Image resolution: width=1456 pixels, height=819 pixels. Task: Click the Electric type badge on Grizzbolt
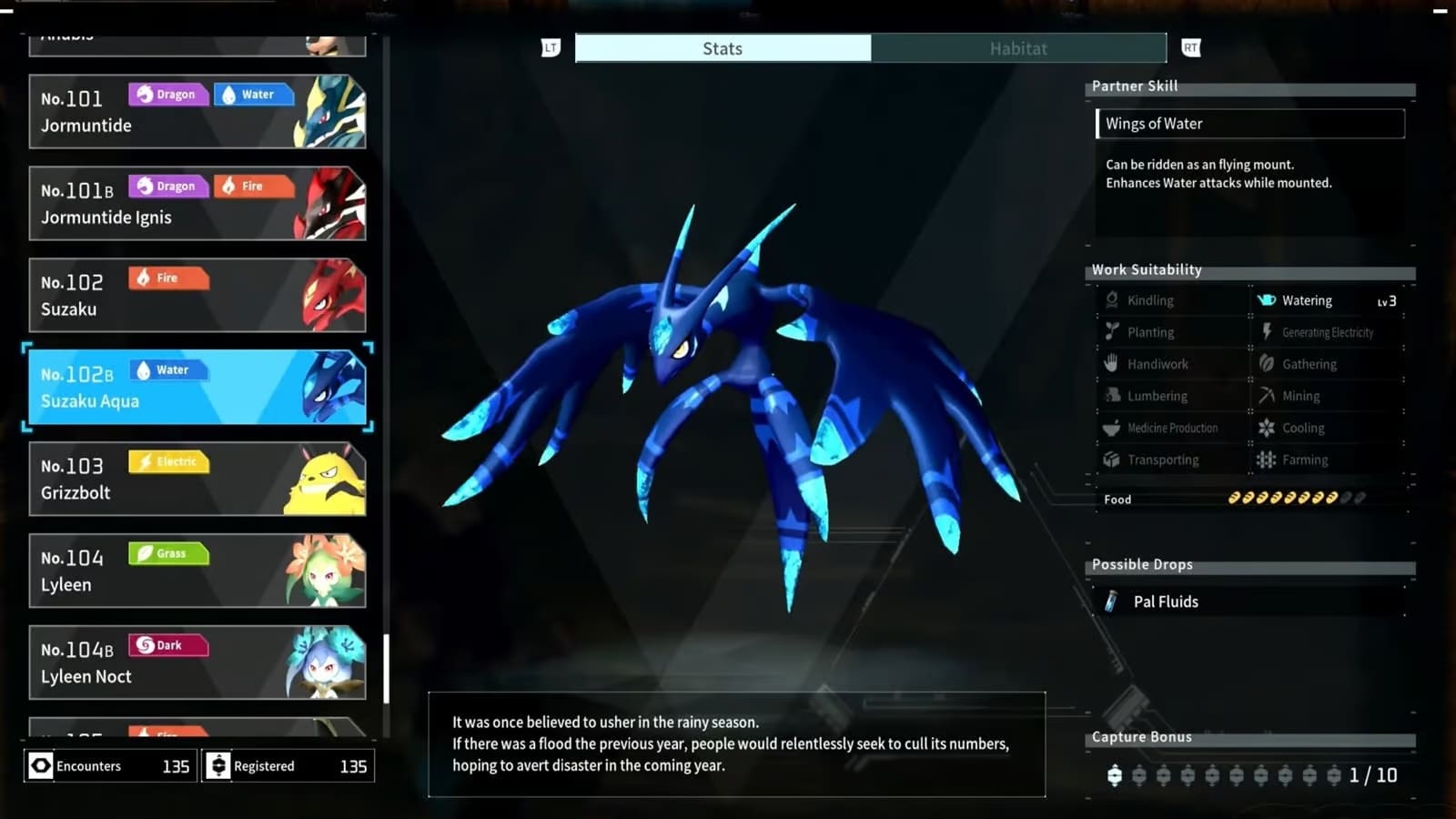(x=168, y=461)
